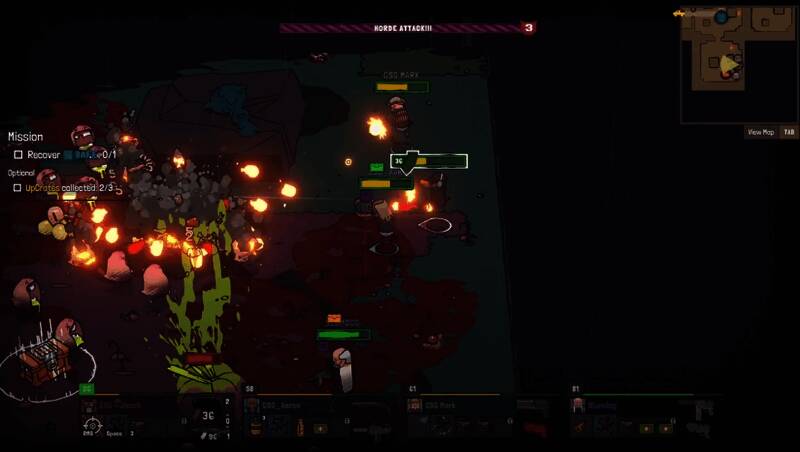This screenshot has width=800, height=452.
Task: Open the minimap in the corner
Action: point(739,64)
